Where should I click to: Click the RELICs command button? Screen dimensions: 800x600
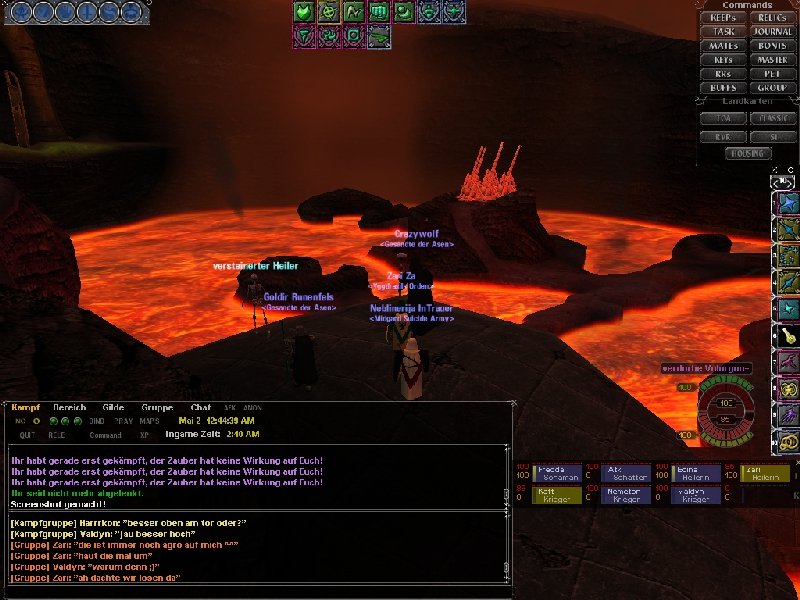point(772,18)
